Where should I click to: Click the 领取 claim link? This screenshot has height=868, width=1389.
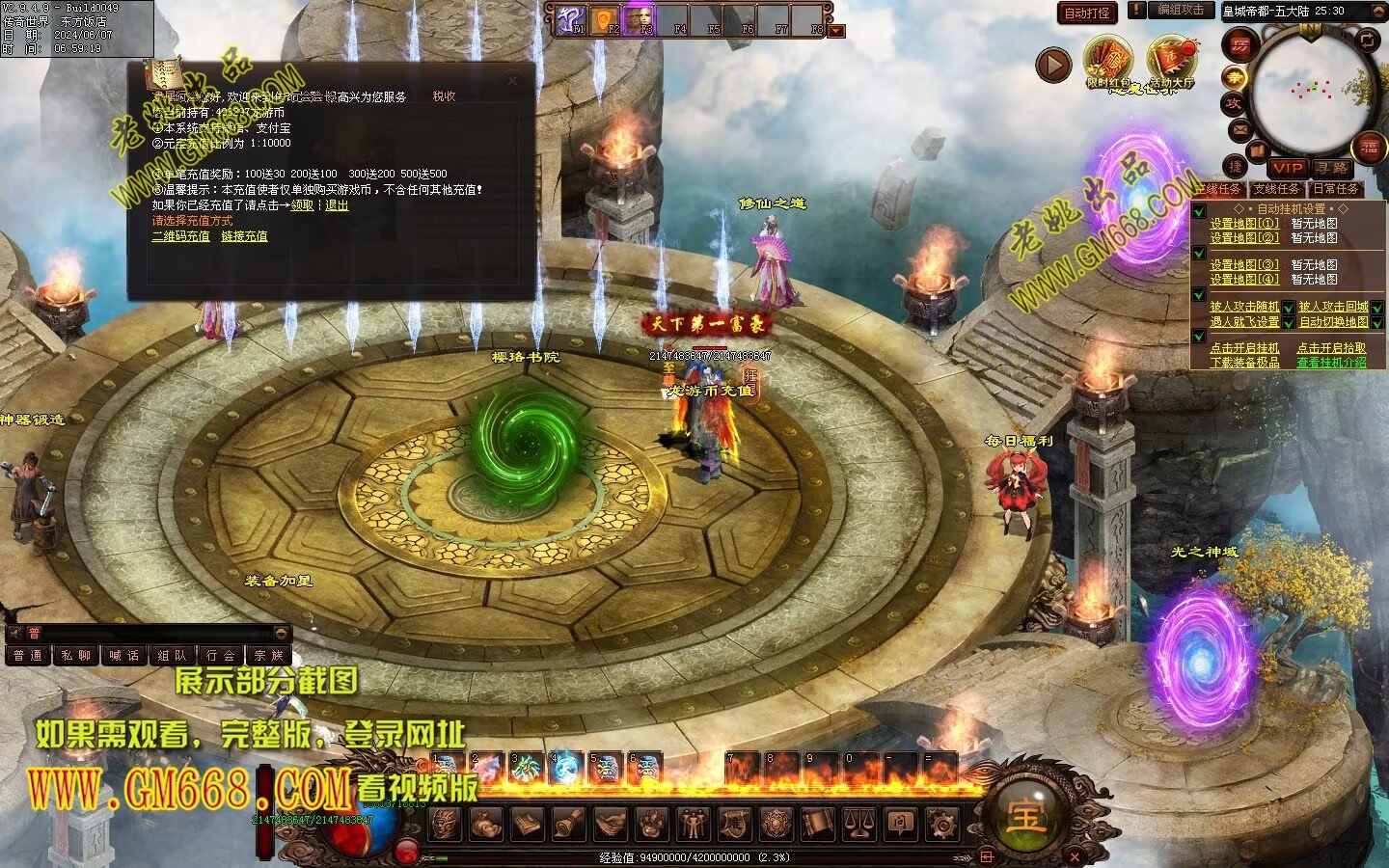[302, 205]
